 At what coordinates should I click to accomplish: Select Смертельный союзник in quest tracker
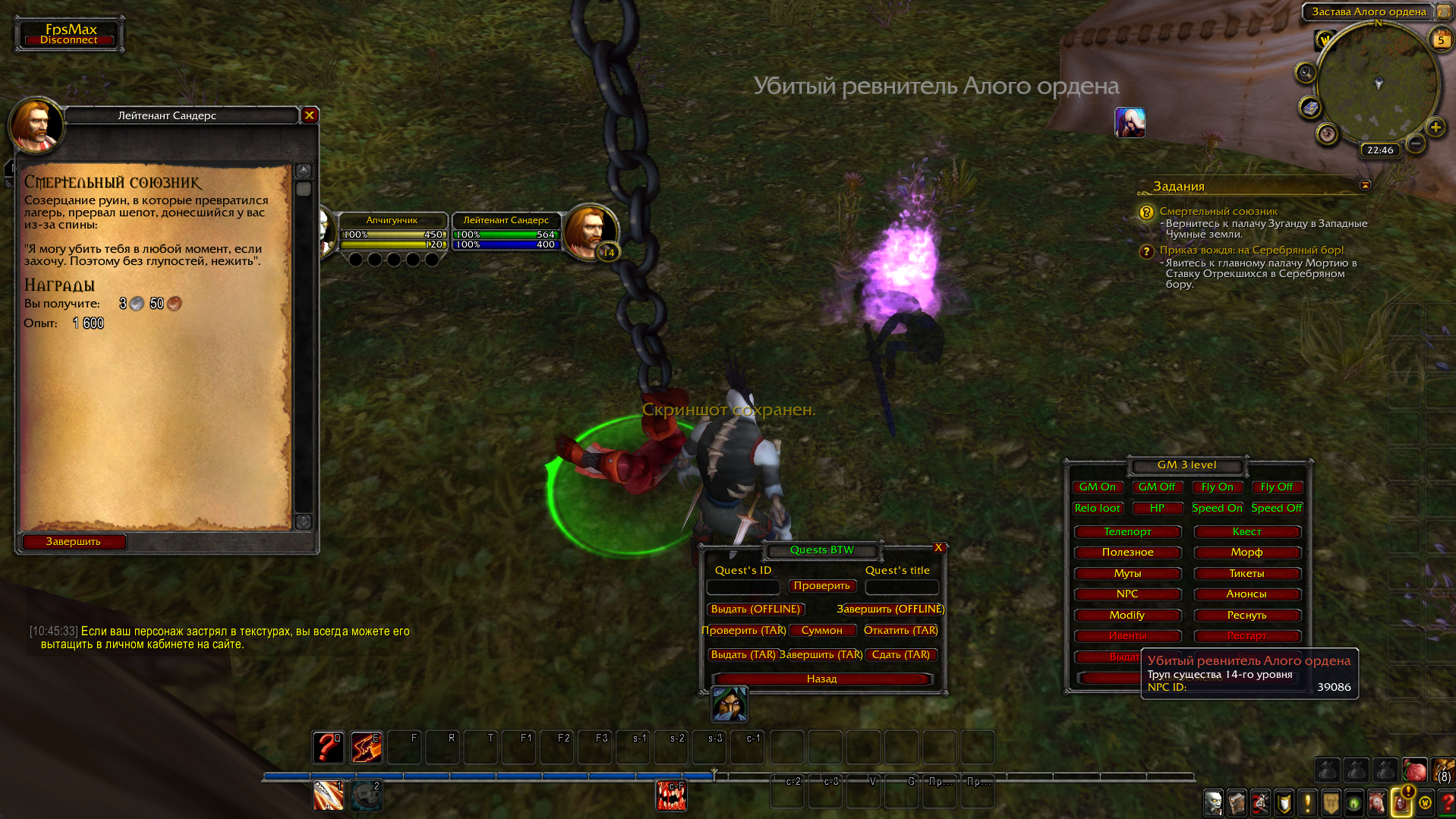pyautogui.click(x=1218, y=212)
